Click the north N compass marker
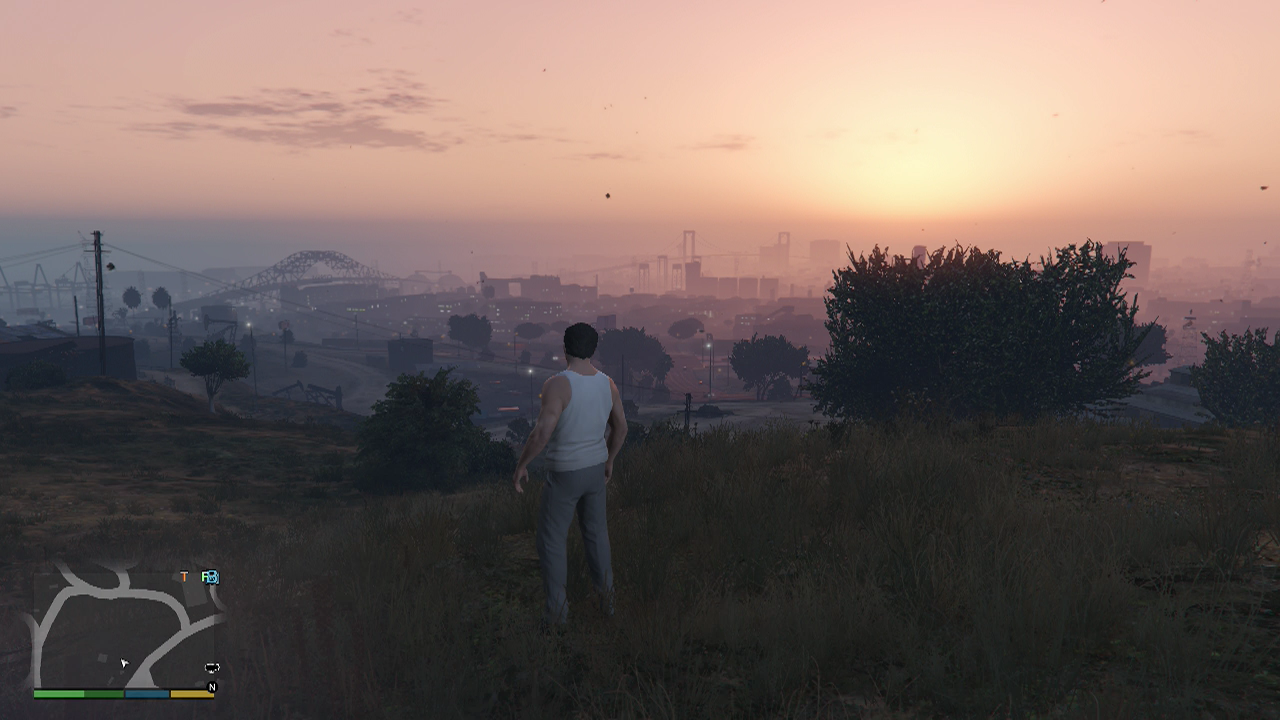Image resolution: width=1280 pixels, height=720 pixels. click(212, 687)
